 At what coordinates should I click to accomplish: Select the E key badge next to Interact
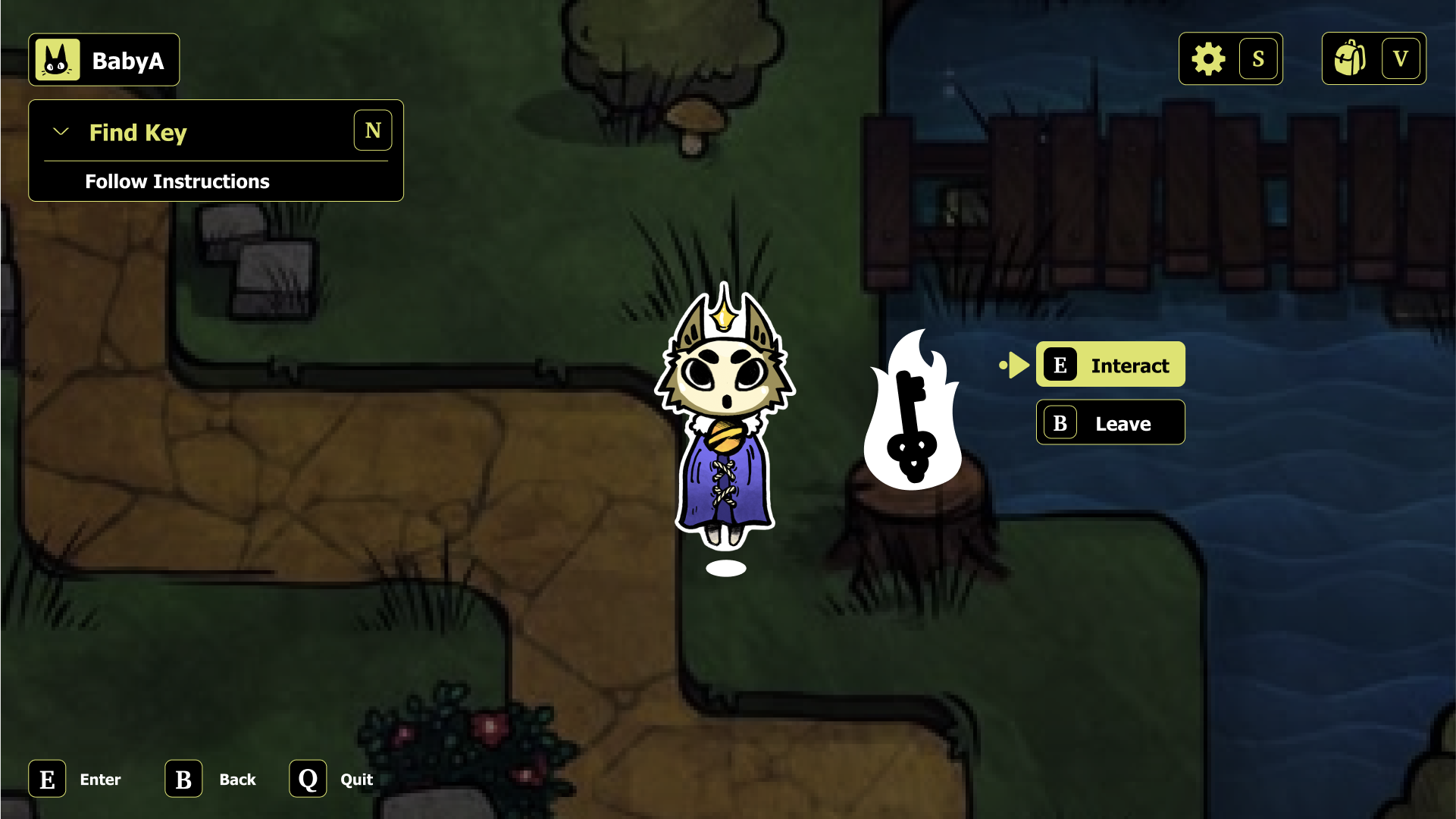[1060, 364]
